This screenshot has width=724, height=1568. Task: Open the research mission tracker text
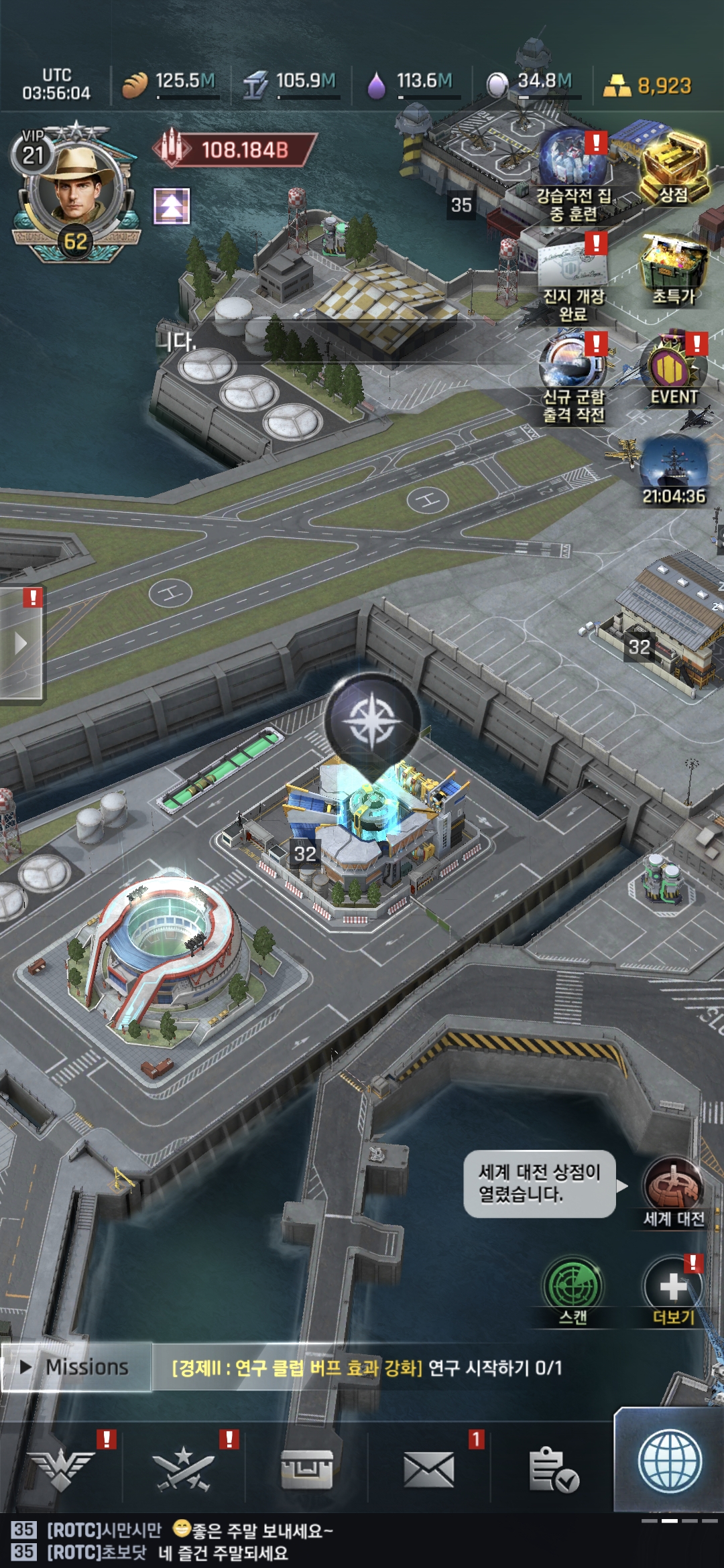pos(367,1368)
